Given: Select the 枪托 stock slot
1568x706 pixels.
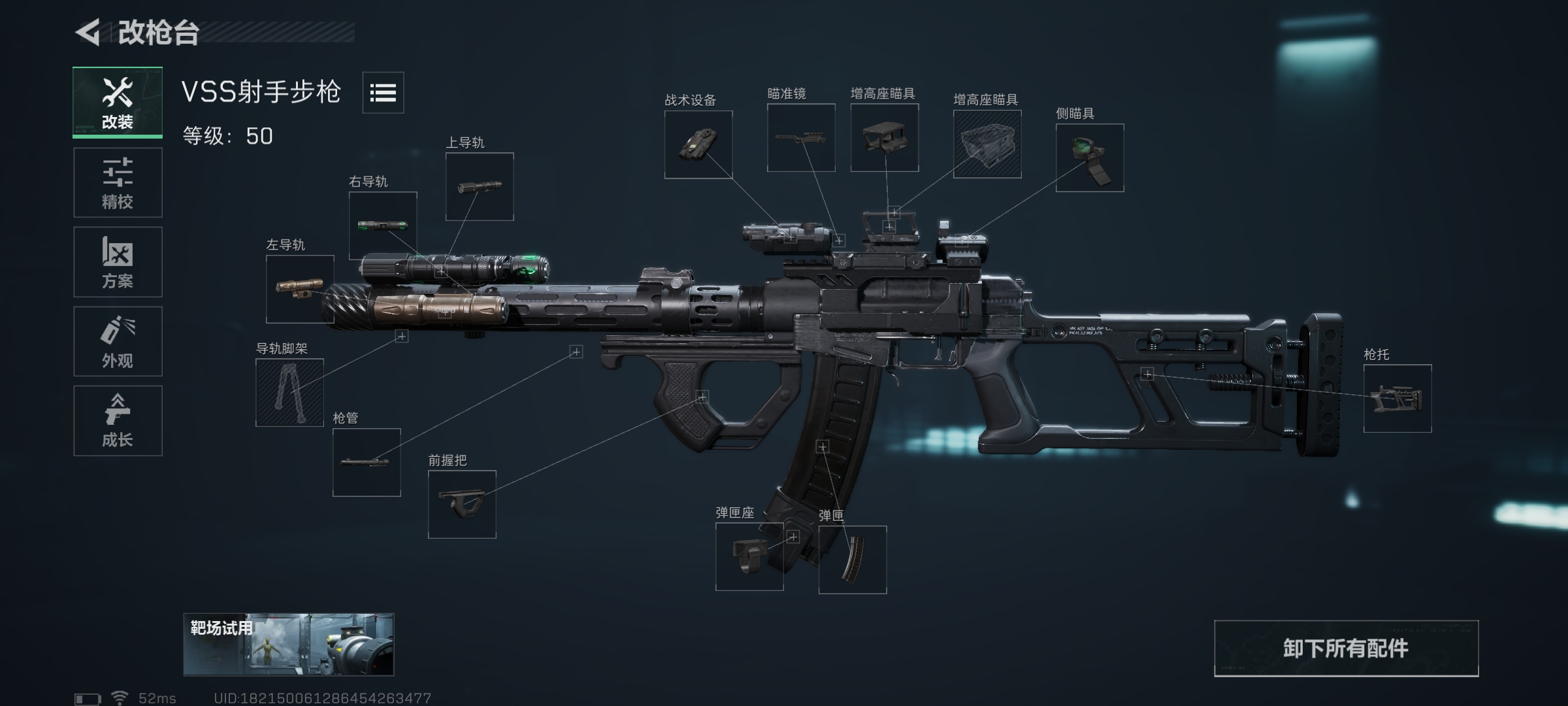Looking at the screenshot, I should click(1397, 398).
